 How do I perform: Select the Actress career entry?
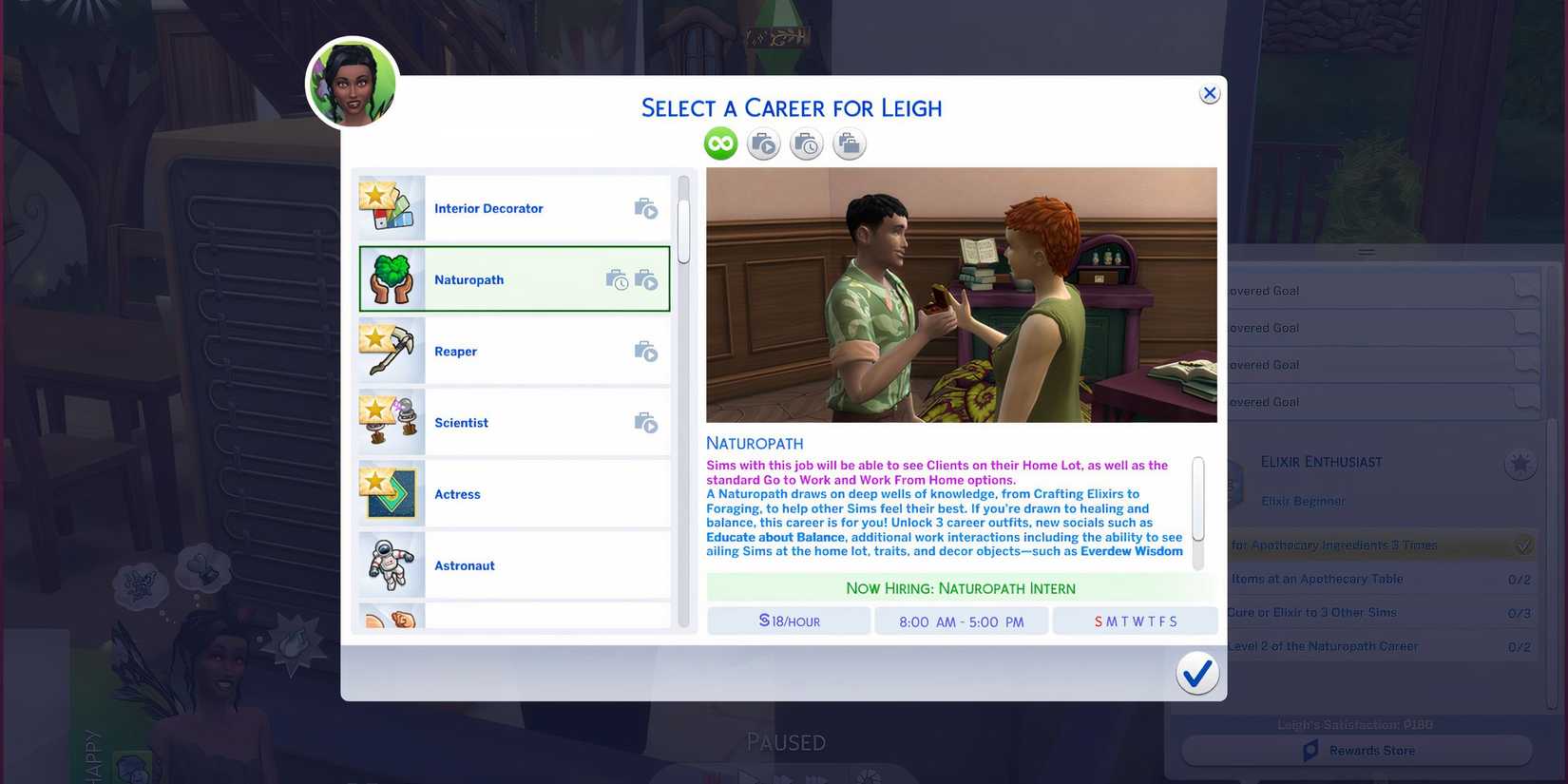coord(513,493)
